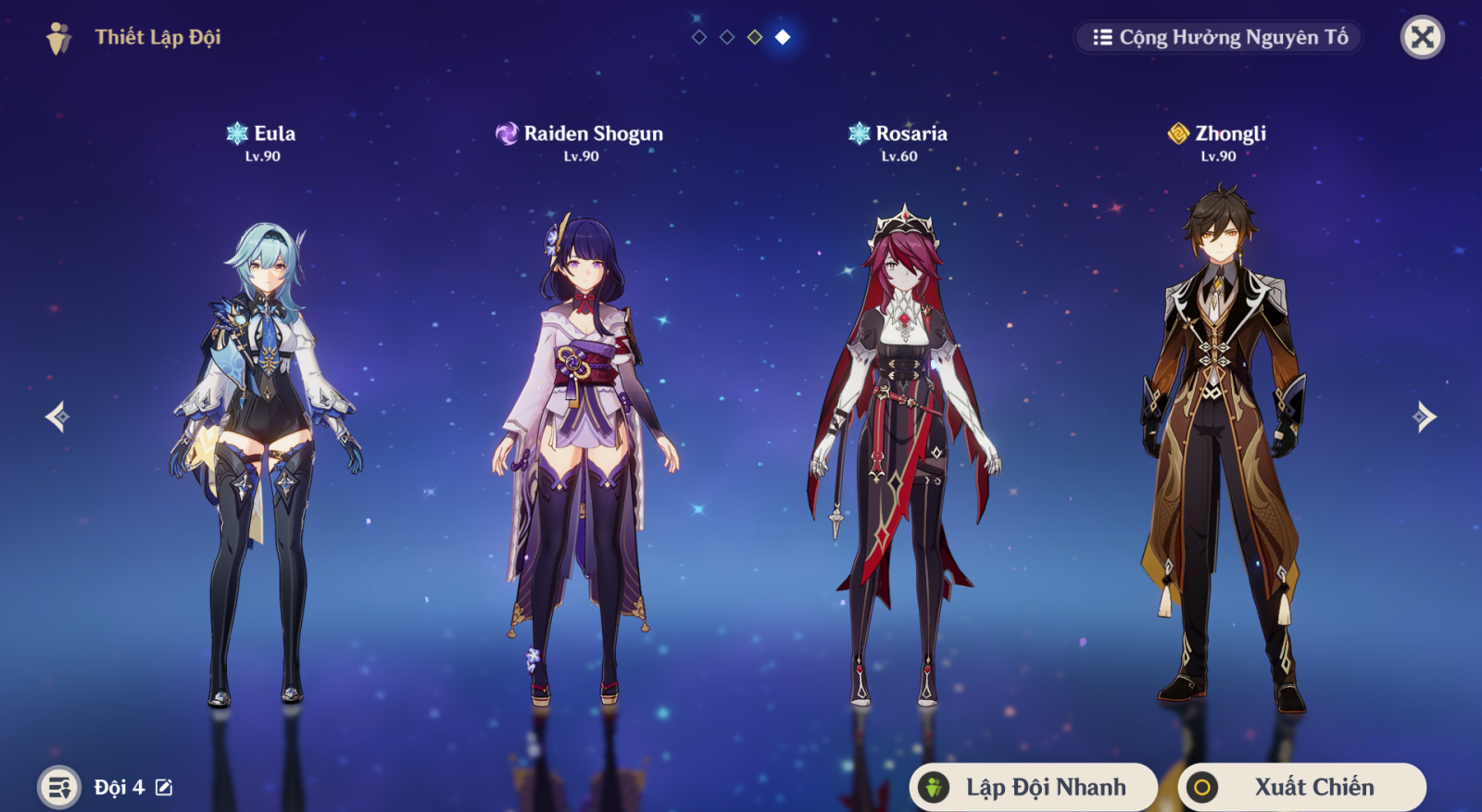Open Cộng Hưởng Nguyên Tố panel
The image size is (1482, 812).
(1218, 38)
